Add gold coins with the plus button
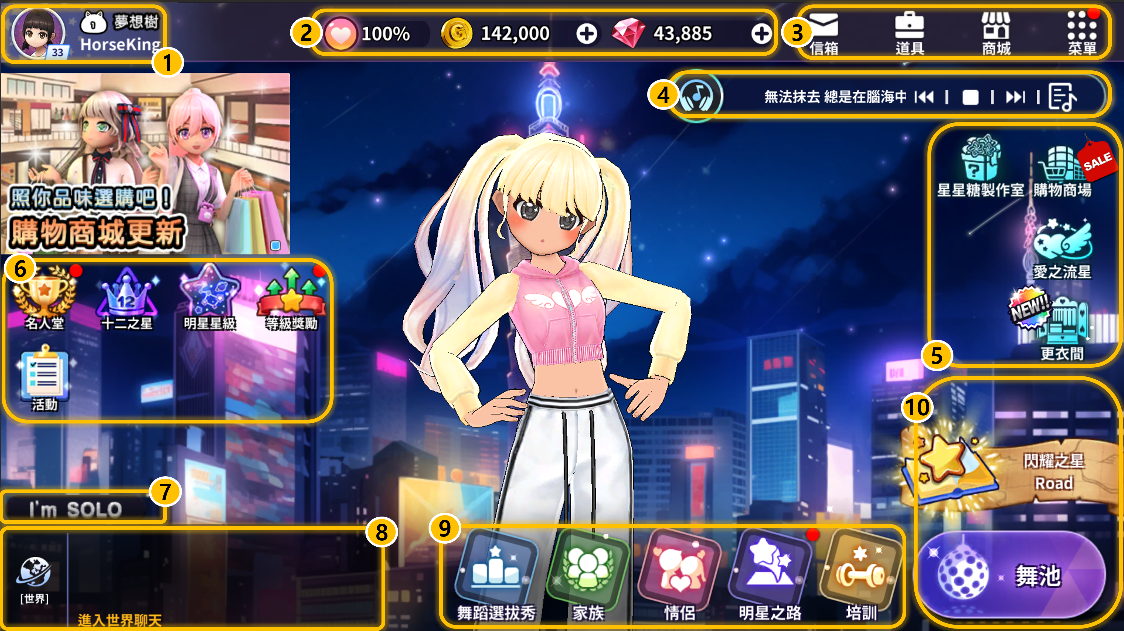Image resolution: width=1124 pixels, height=631 pixels. tap(587, 34)
